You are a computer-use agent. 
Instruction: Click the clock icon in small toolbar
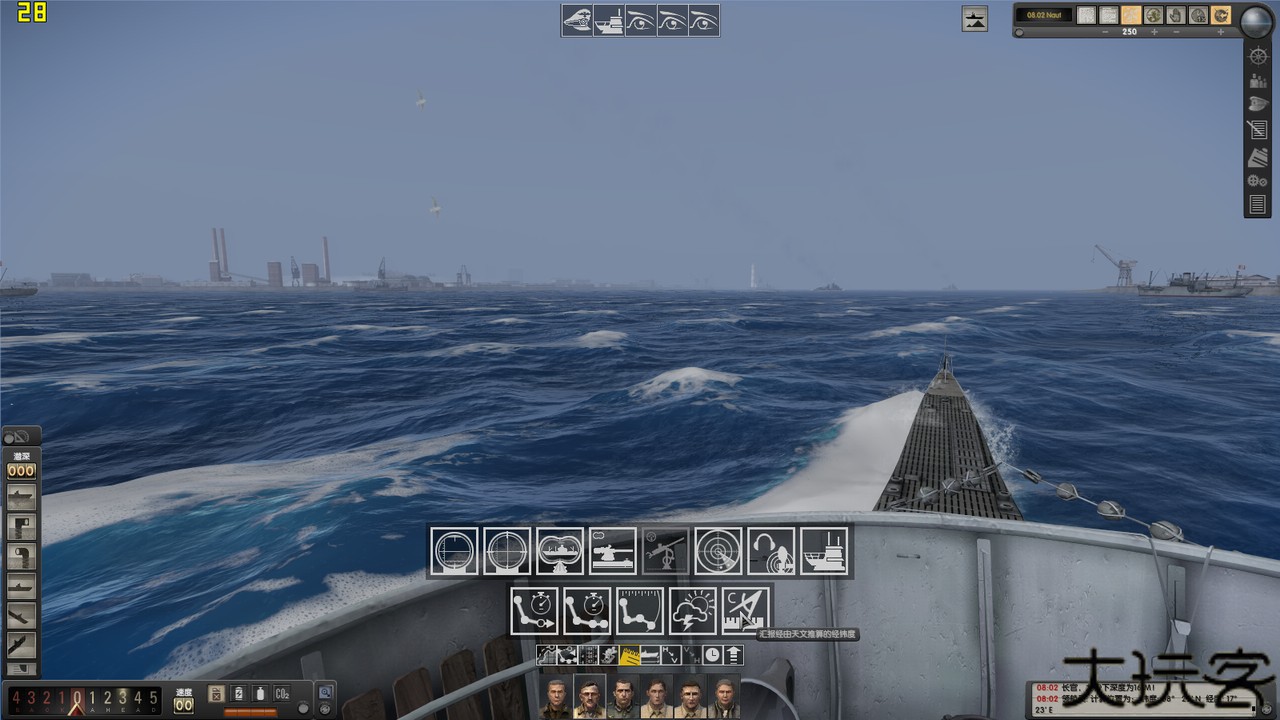click(x=712, y=656)
